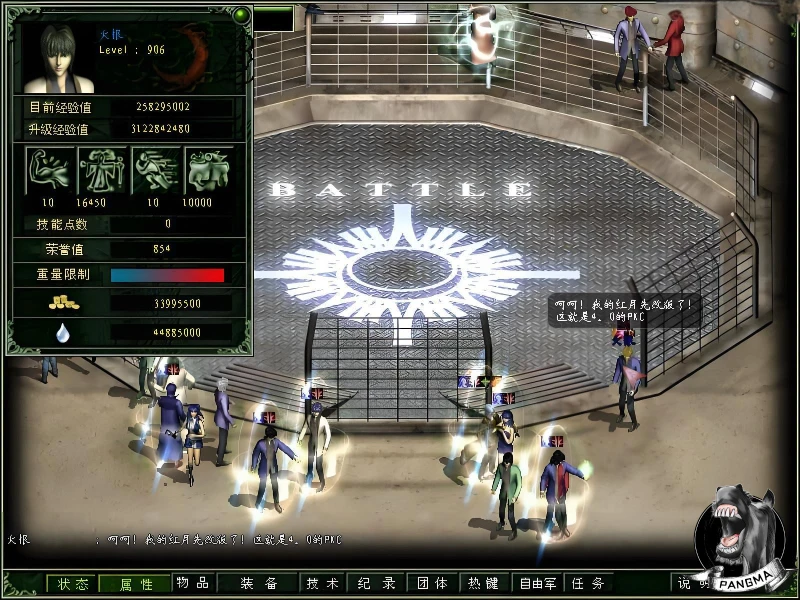
Task: Close the character status panel with green orb
Action: coord(241,15)
